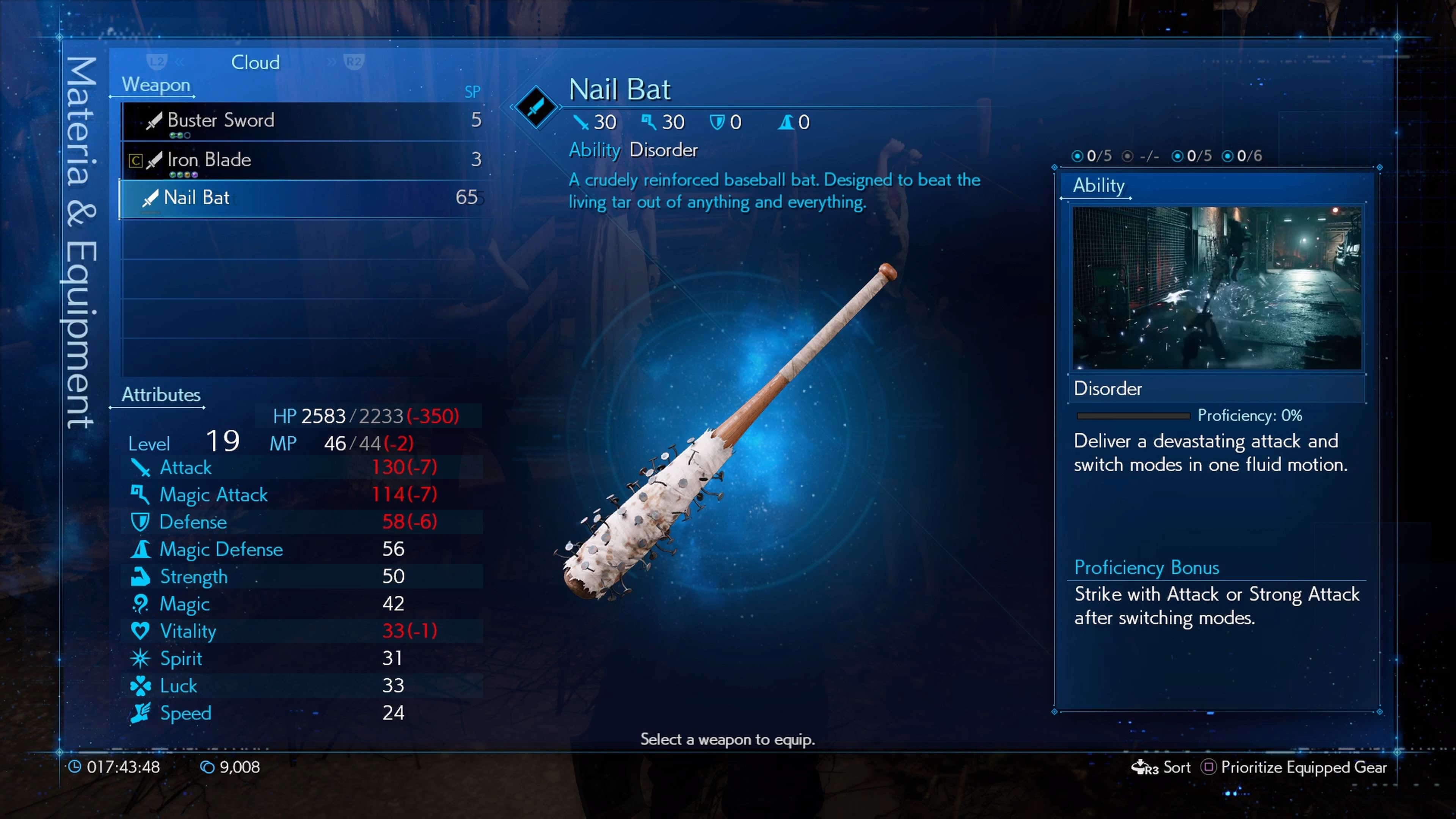Screen dimensions: 1456x819
Task: Select the Buster Sword weapon row
Action: [x=305, y=121]
